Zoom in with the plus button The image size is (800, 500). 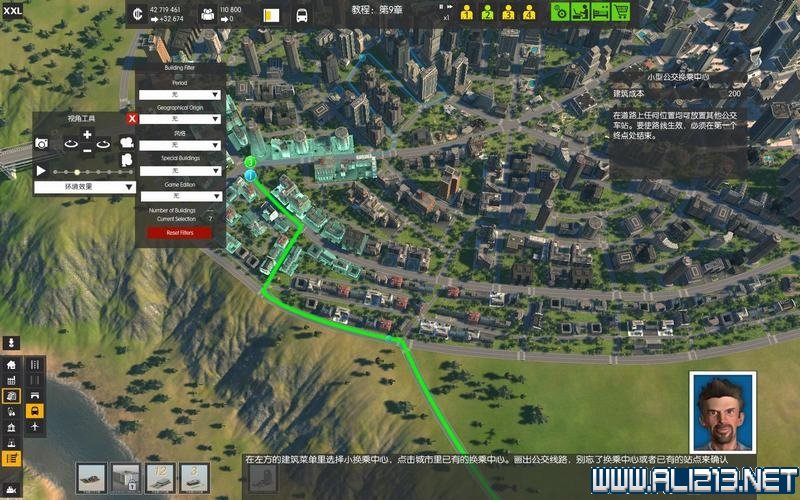pyautogui.click(x=87, y=134)
